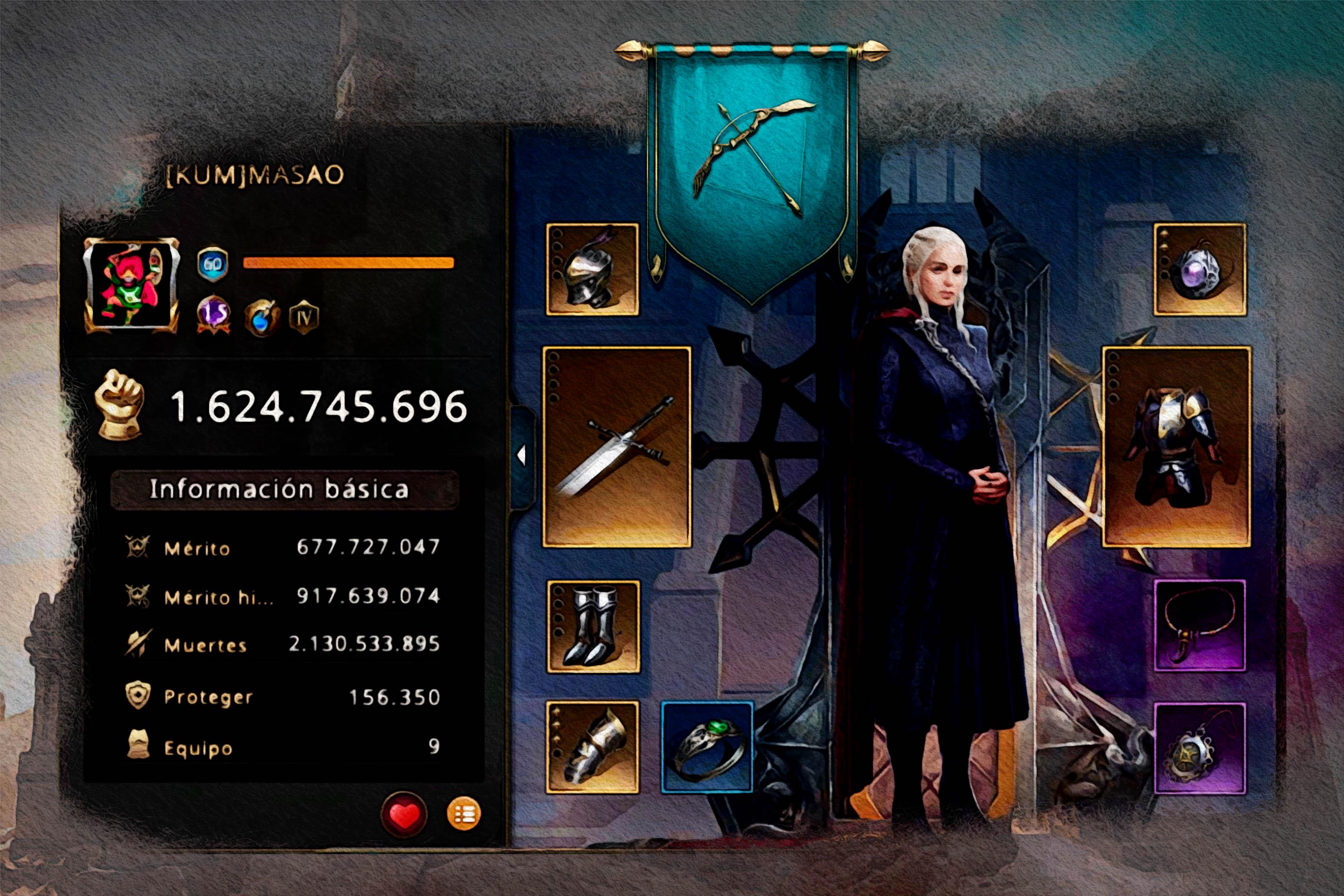Viewport: 1344px width, 896px height.
Task: Open the gold medallion amulet slot
Action: [1199, 749]
